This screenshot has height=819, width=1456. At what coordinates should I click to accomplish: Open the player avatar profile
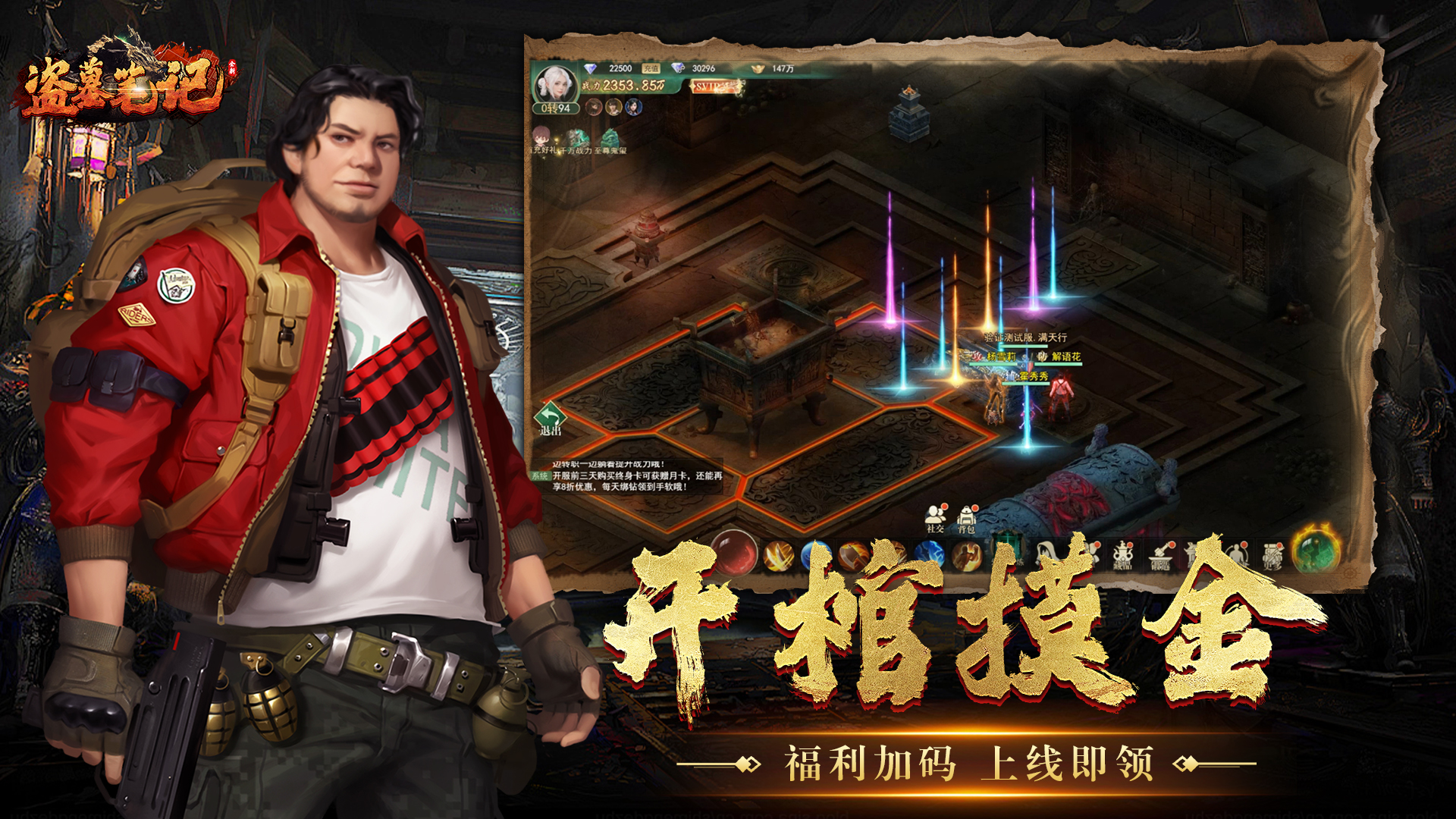click(556, 84)
